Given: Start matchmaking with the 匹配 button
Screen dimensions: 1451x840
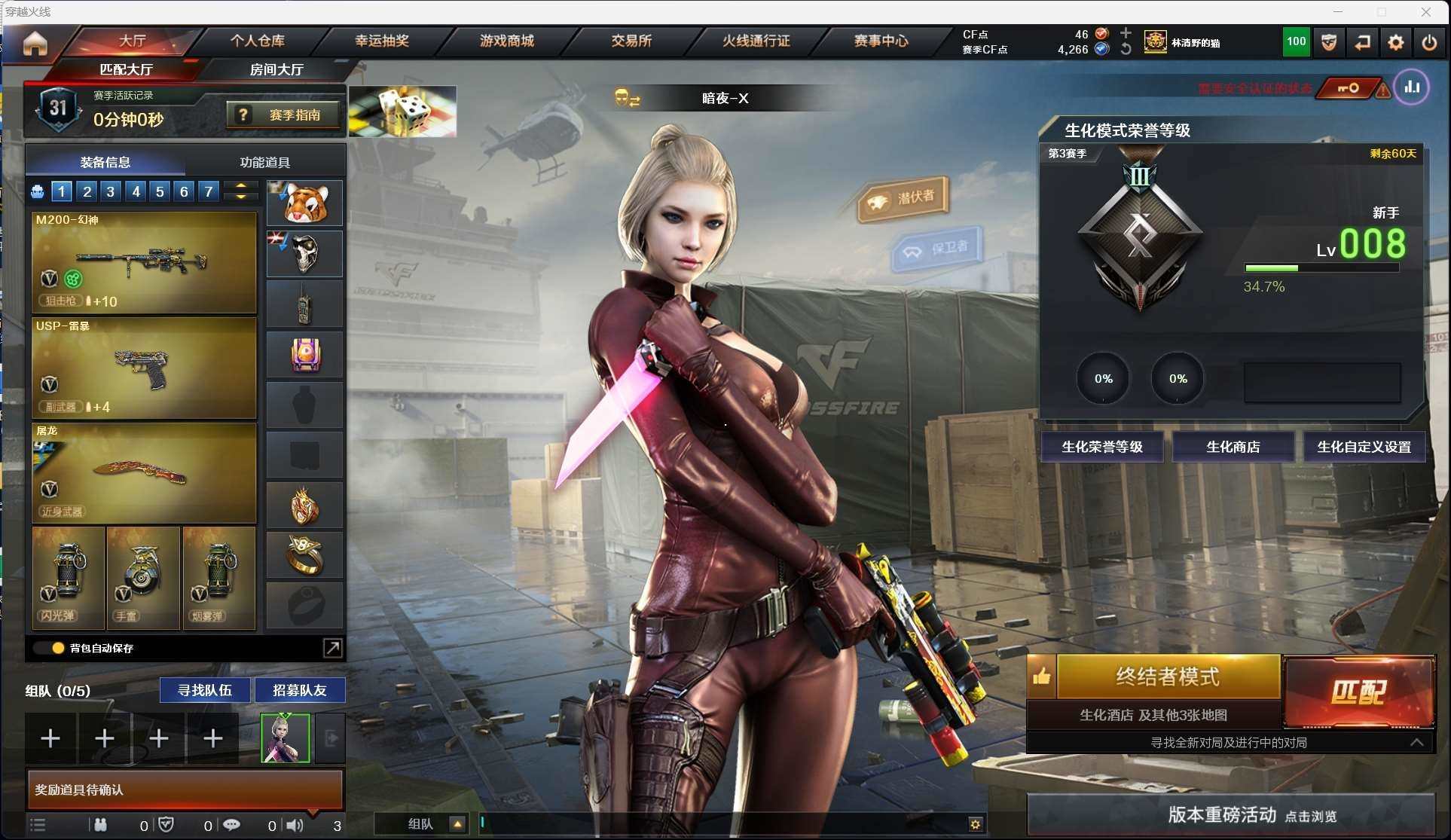Looking at the screenshot, I should click(x=1358, y=692).
